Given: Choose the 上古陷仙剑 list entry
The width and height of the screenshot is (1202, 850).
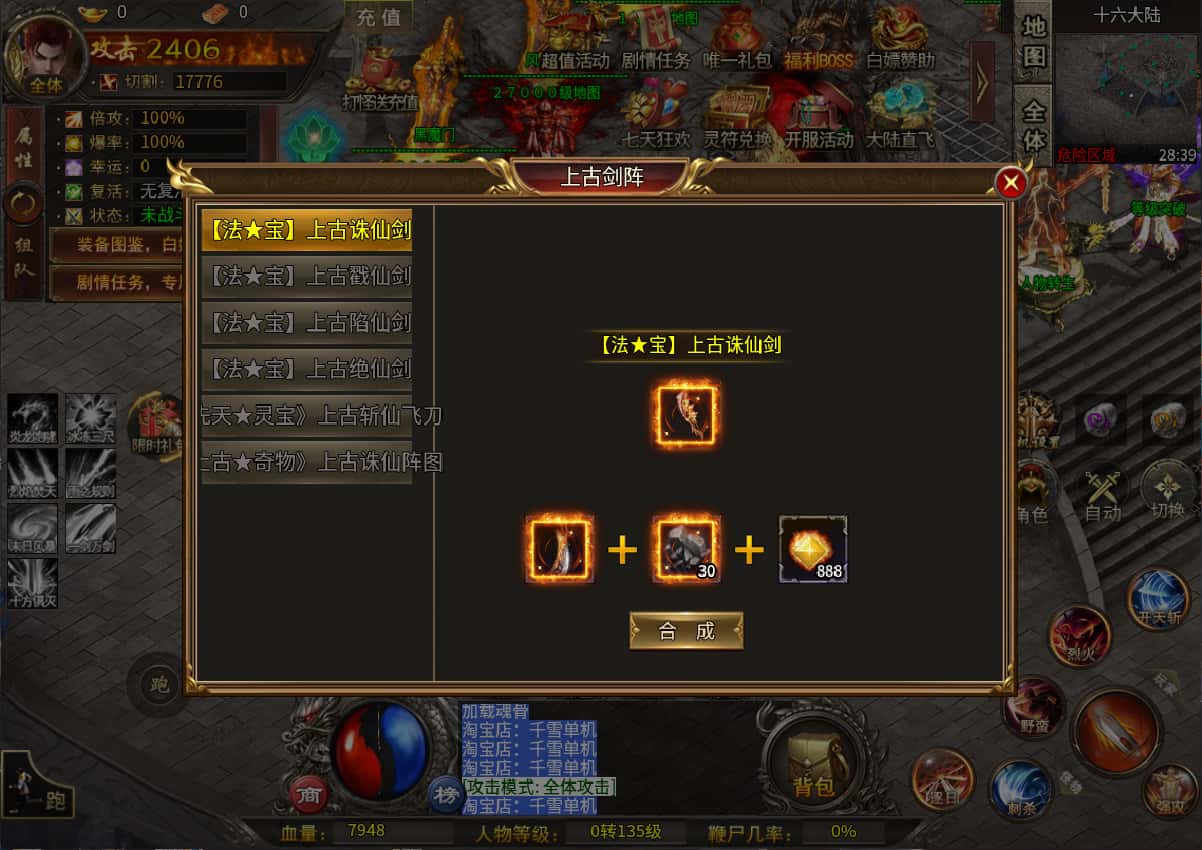Looking at the screenshot, I should click(307, 322).
